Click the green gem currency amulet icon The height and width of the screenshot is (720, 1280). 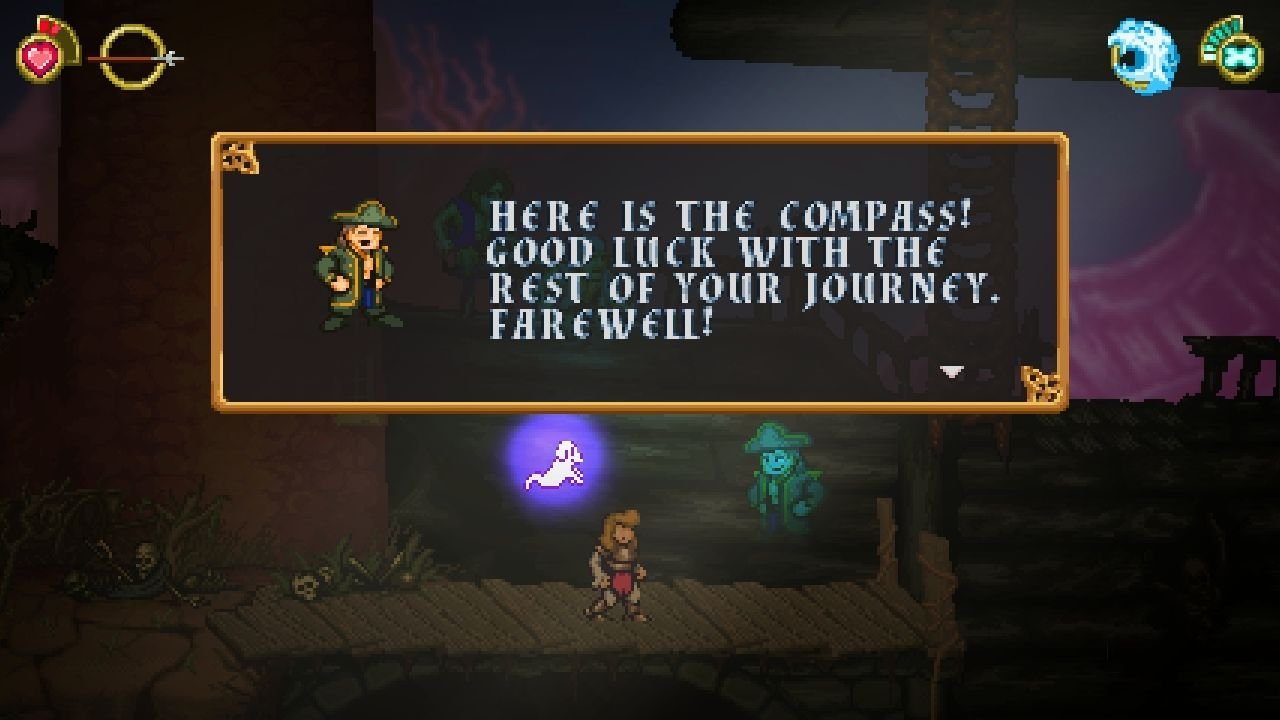(x=1240, y=58)
